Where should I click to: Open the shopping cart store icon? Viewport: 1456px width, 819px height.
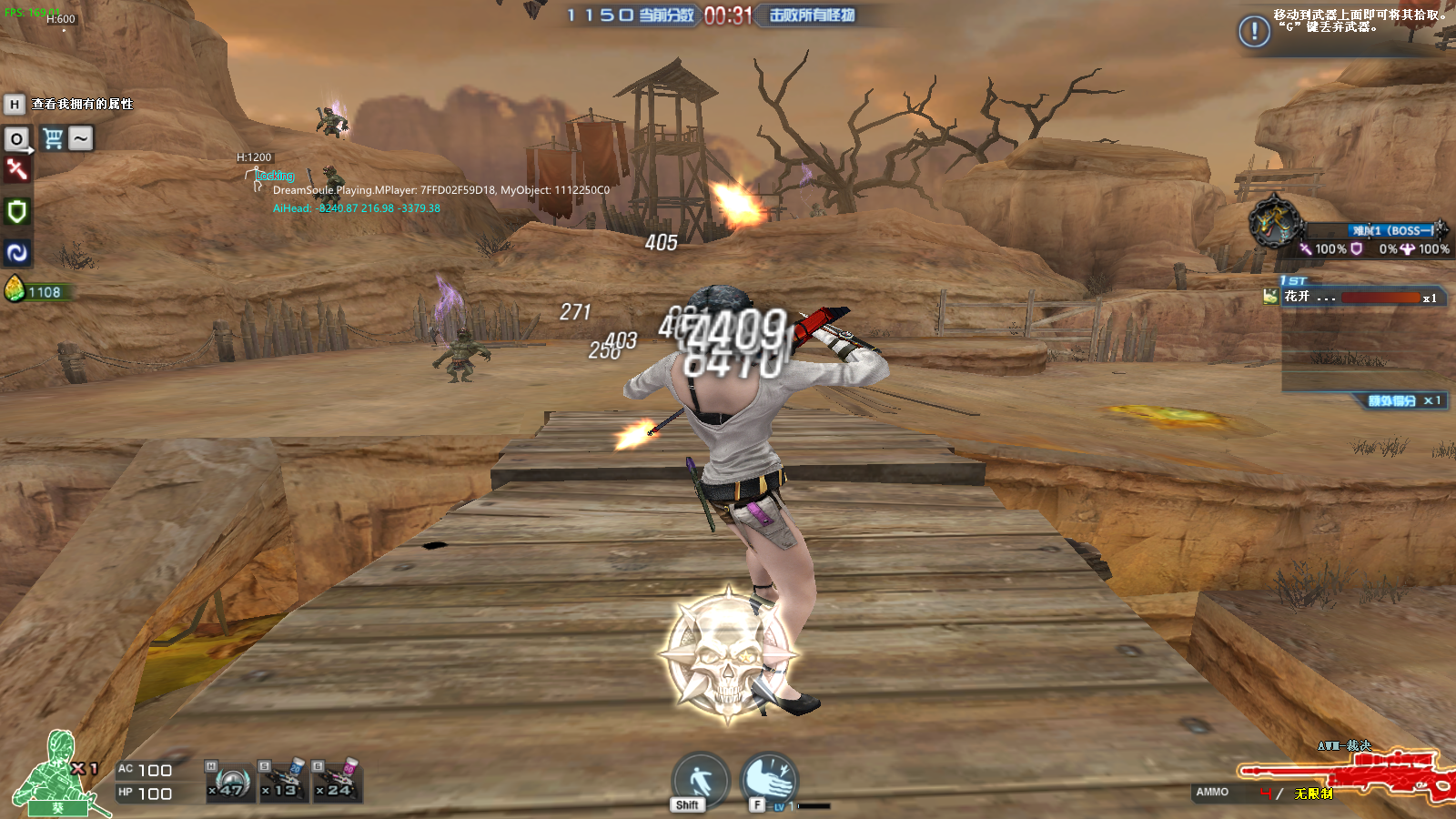click(x=53, y=138)
